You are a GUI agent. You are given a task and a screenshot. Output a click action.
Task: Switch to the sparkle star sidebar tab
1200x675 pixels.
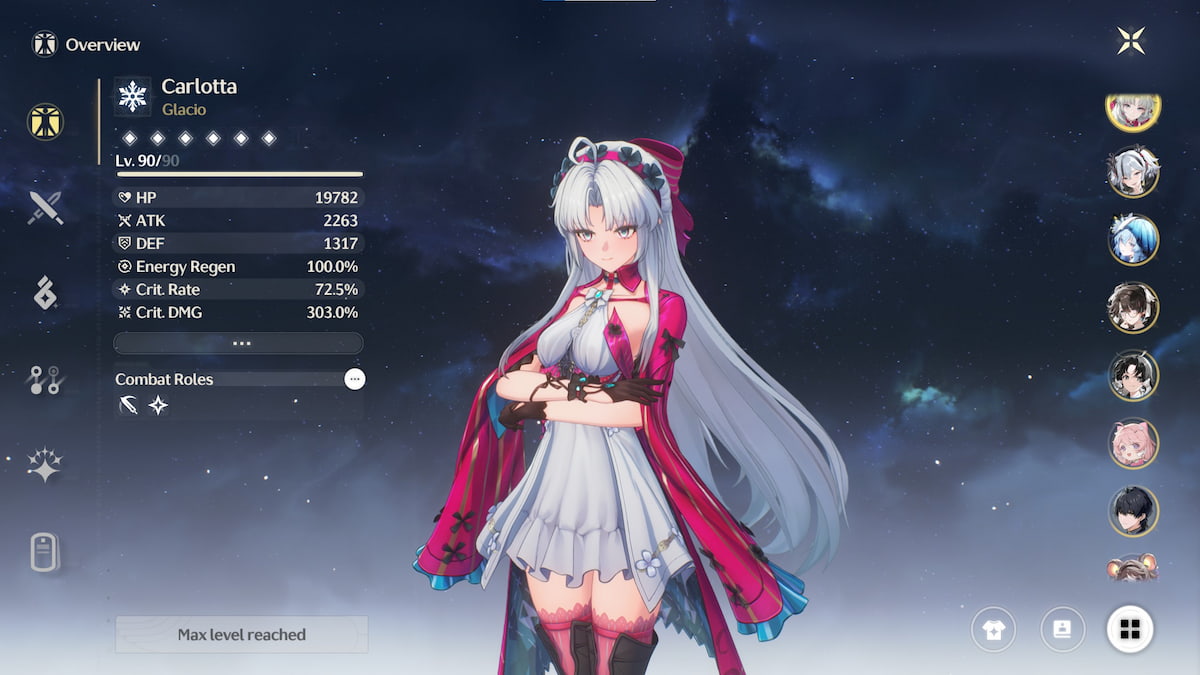pyautogui.click(x=45, y=465)
